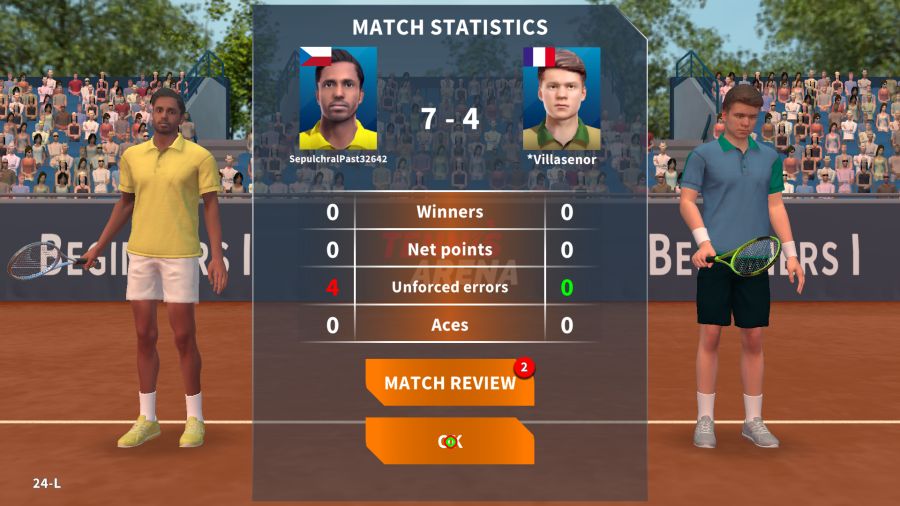This screenshot has height=506, width=900.
Task: Open the Match Review
Action: 449,383
